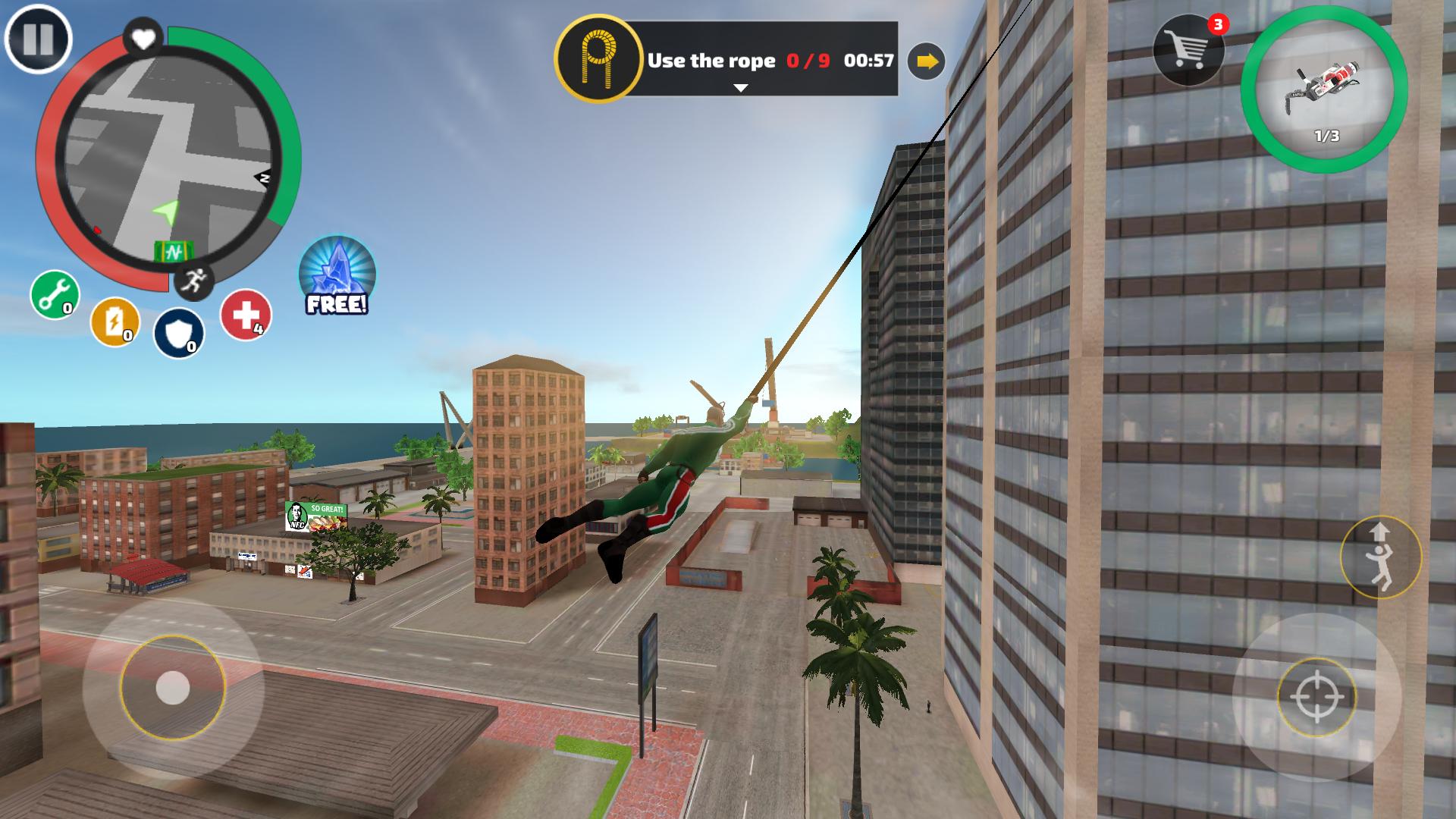Select the helicopter vehicle indicator
This screenshot has width=1456, height=819.
pyautogui.click(x=1323, y=83)
